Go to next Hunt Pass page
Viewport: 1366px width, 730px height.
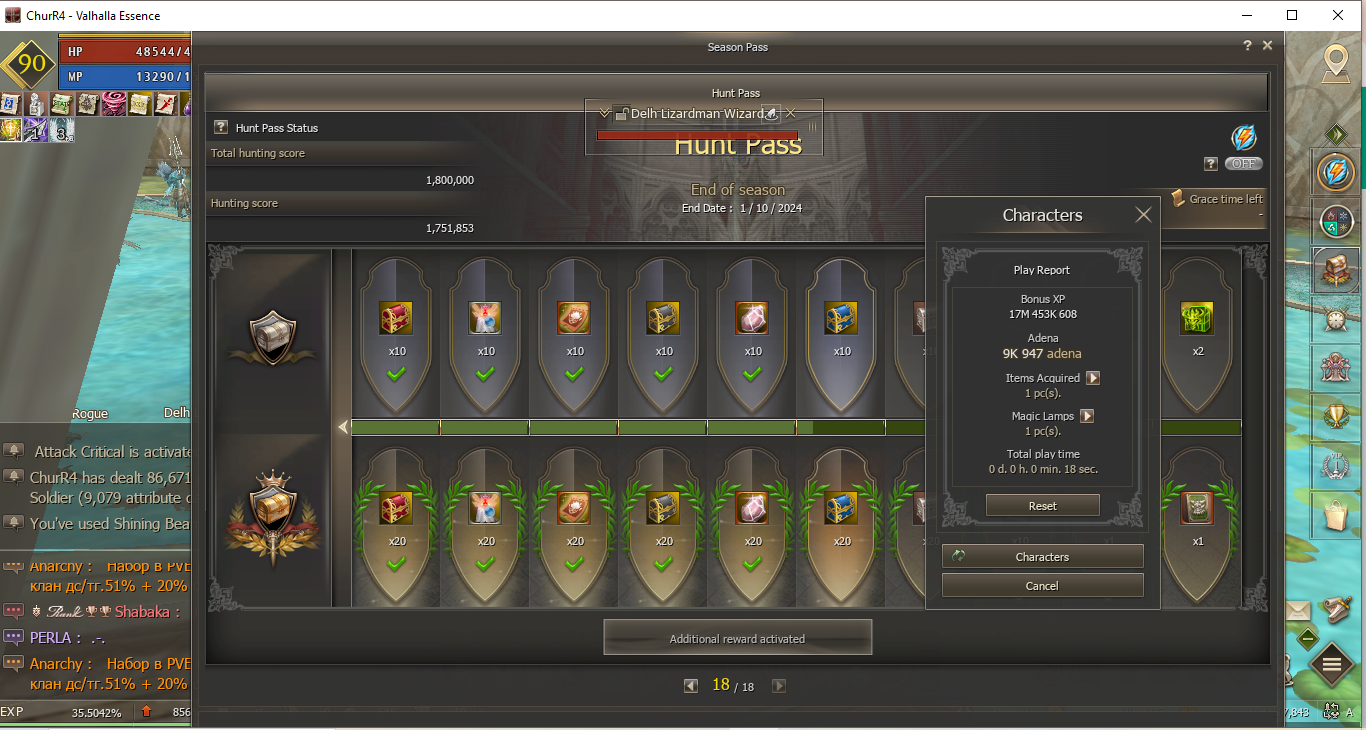pos(779,686)
